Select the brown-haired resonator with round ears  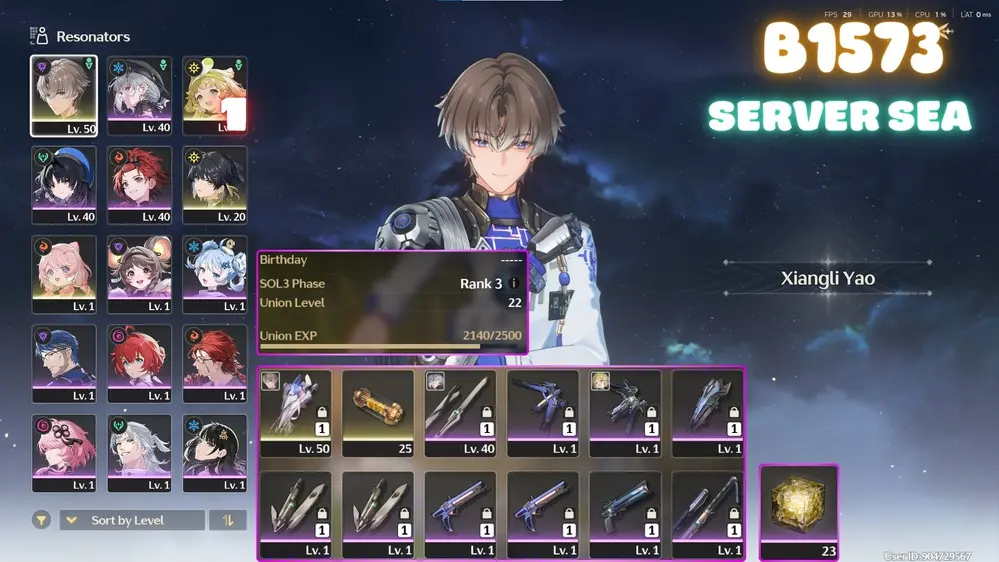click(x=139, y=274)
